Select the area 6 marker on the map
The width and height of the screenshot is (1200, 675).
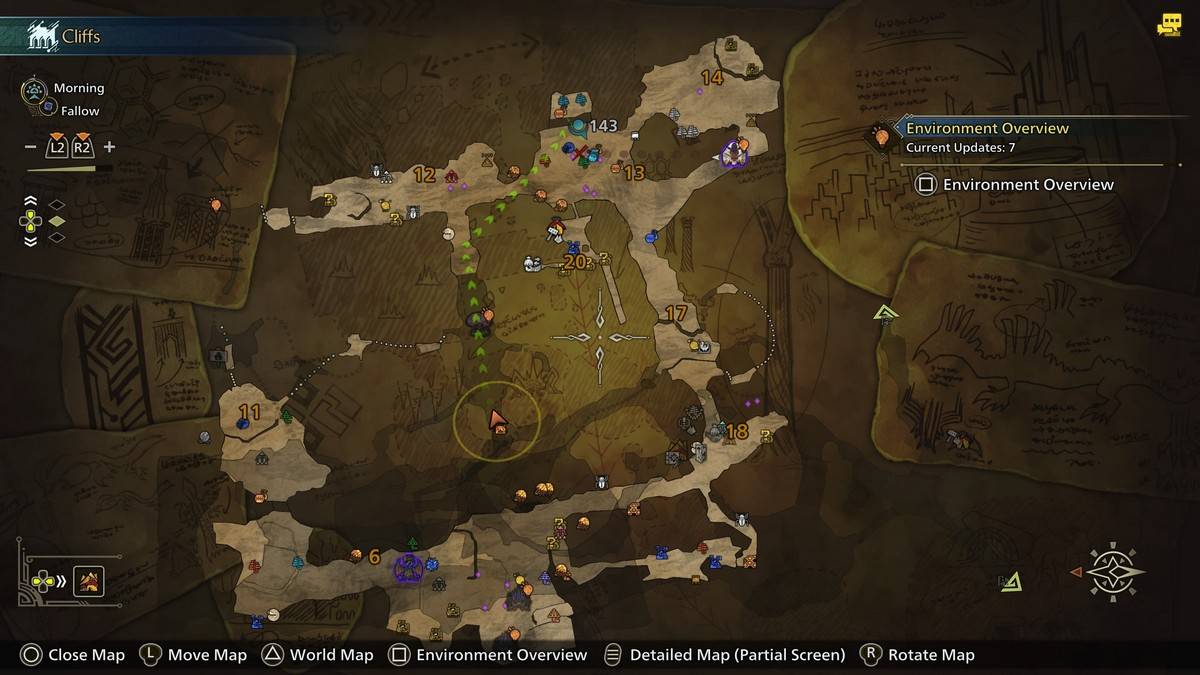374,557
